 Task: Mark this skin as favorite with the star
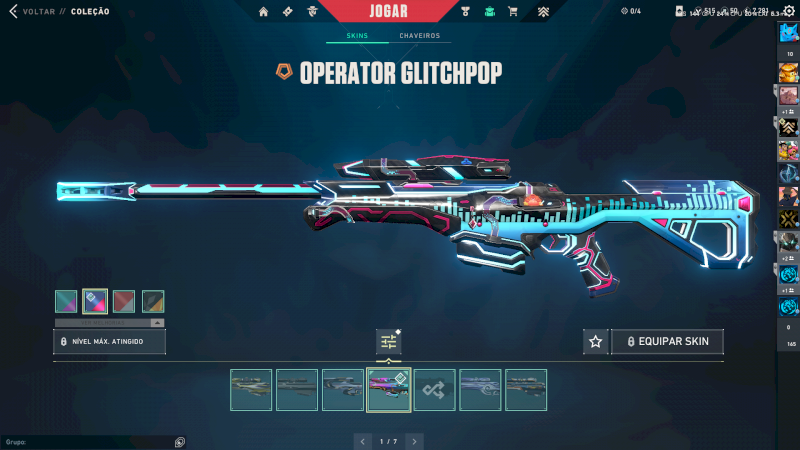tap(596, 342)
